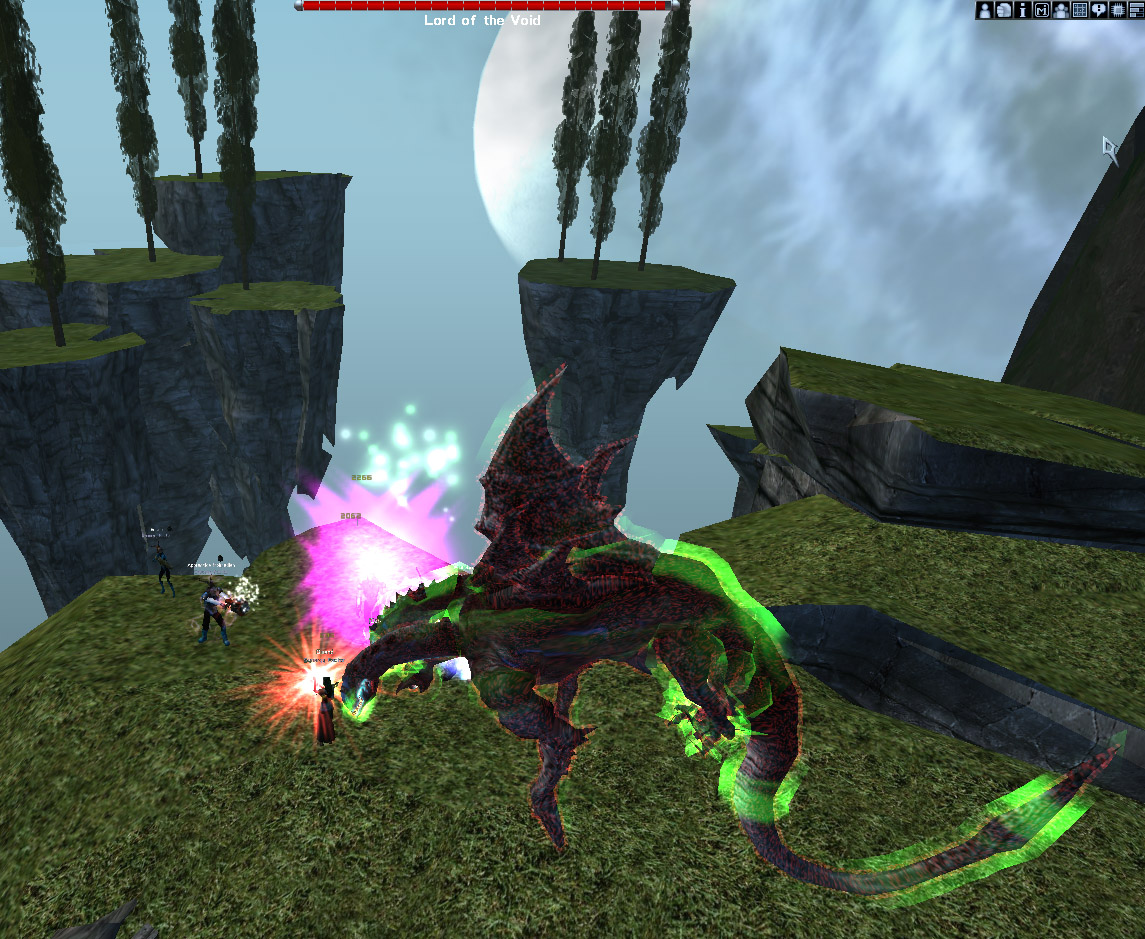
Task: Open the information "i" icon
Action: (x=1022, y=10)
